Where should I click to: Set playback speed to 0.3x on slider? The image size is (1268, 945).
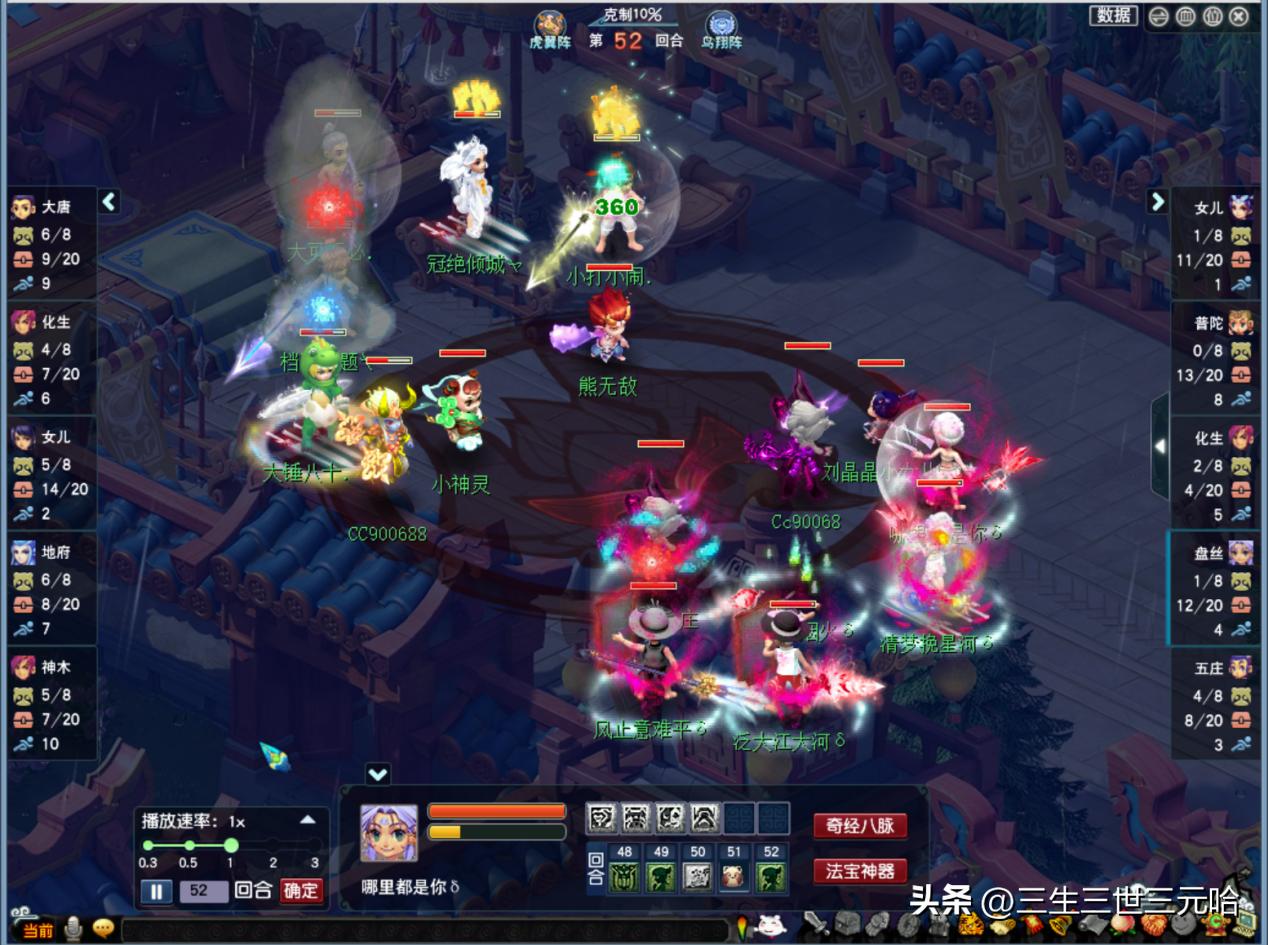(x=148, y=846)
